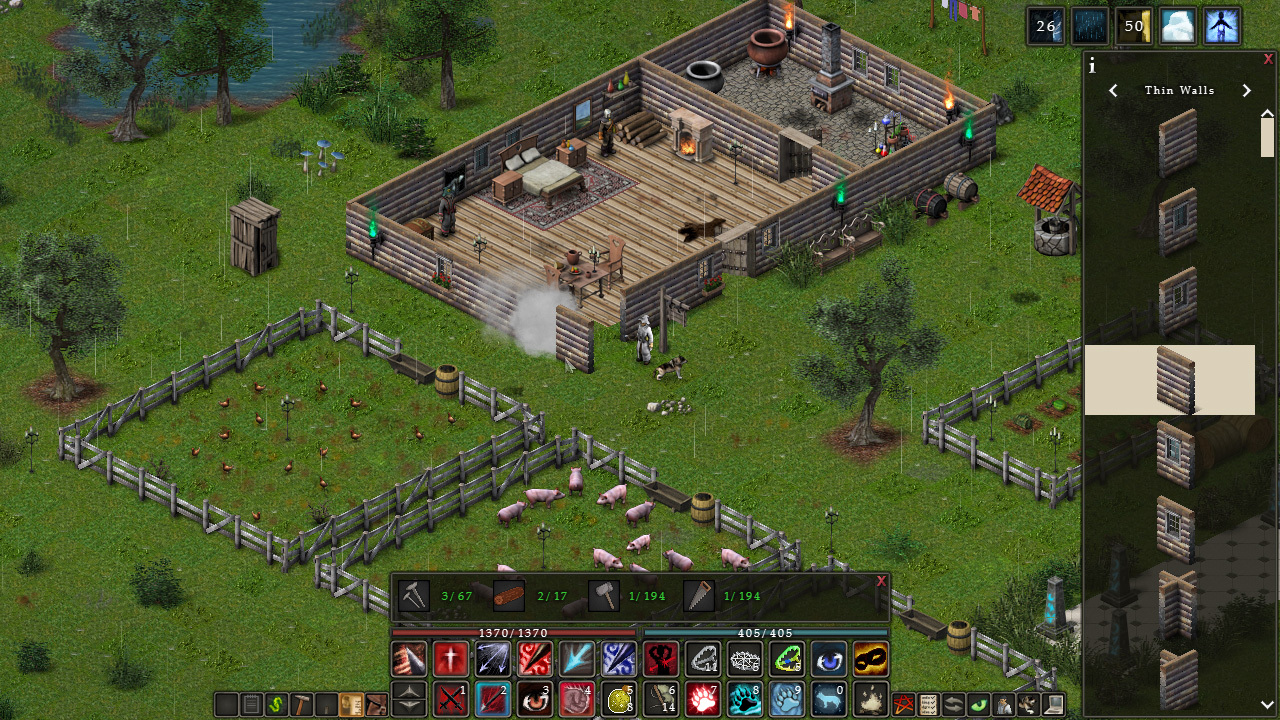
Task: Summon the wolf ability in slot 0
Action: pos(829,699)
